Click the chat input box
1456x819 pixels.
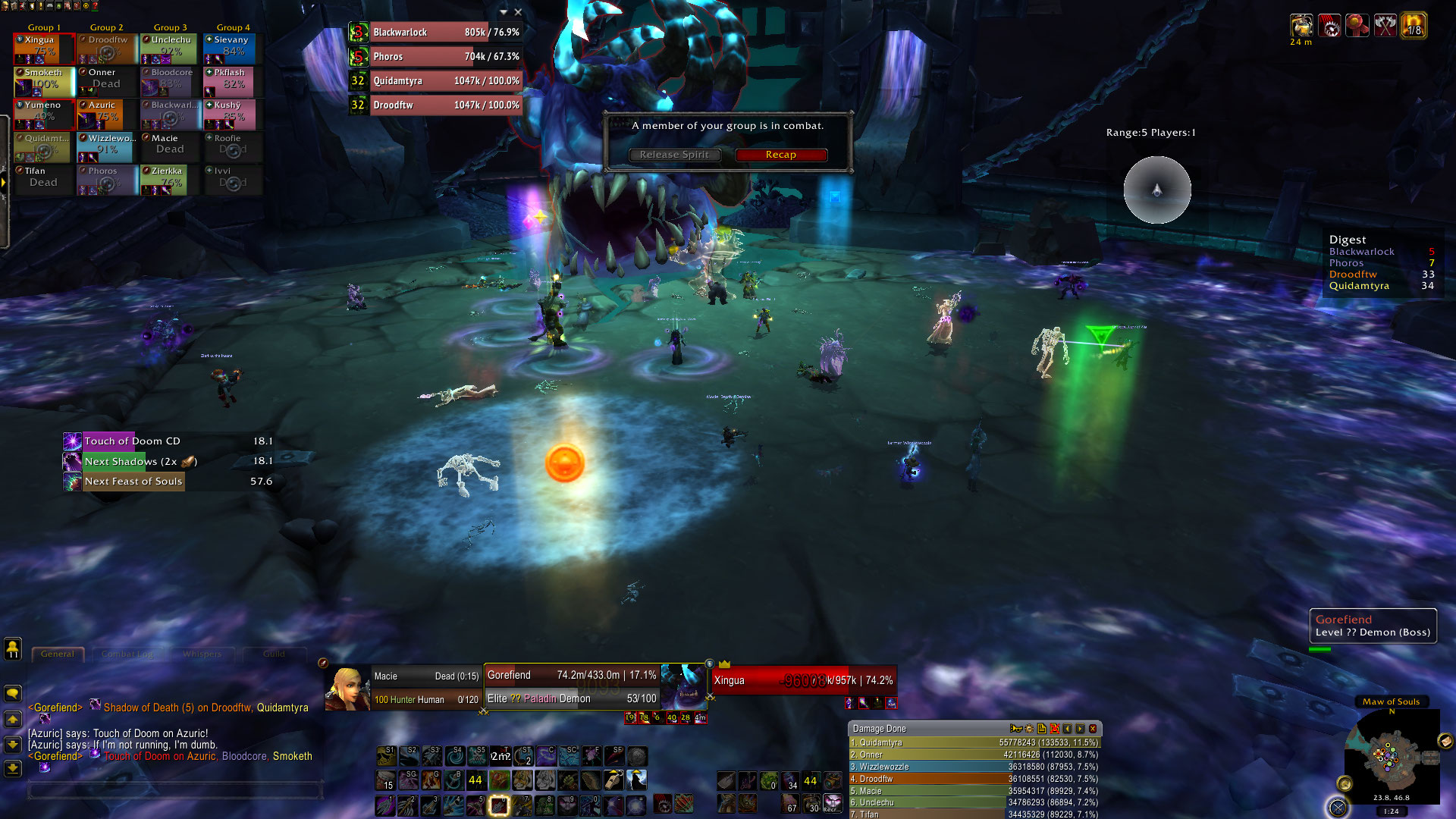coord(176,790)
